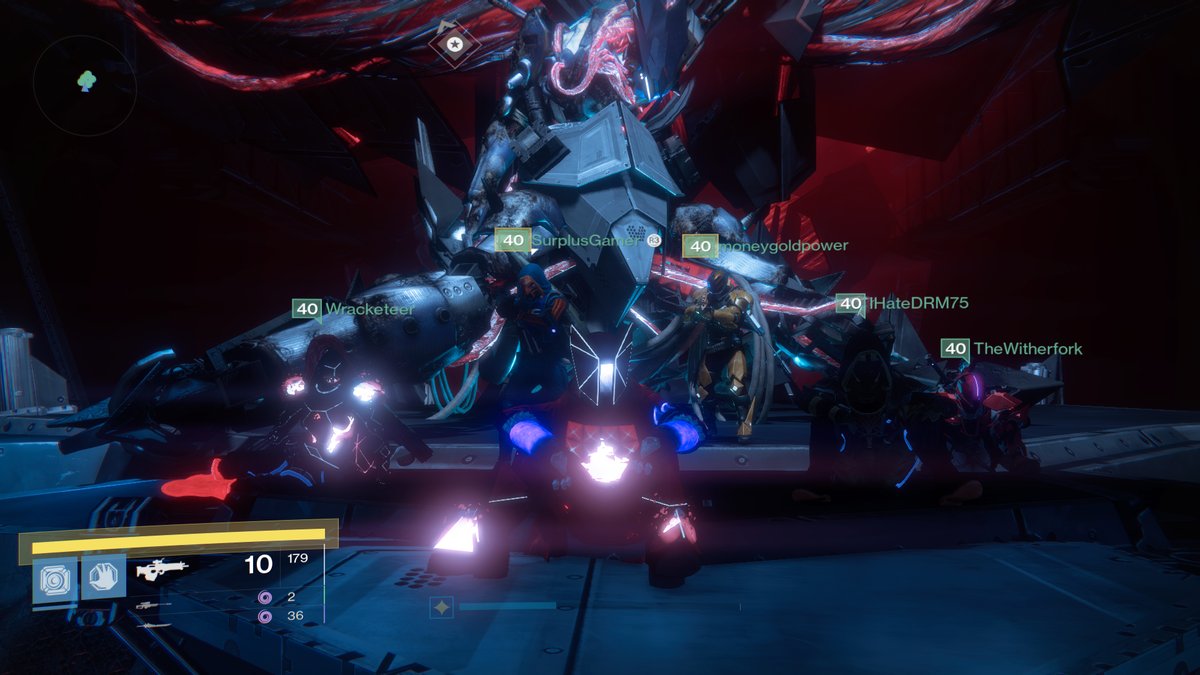
Task: Select the TheWitherfork player nameplate
Action: [1011, 348]
